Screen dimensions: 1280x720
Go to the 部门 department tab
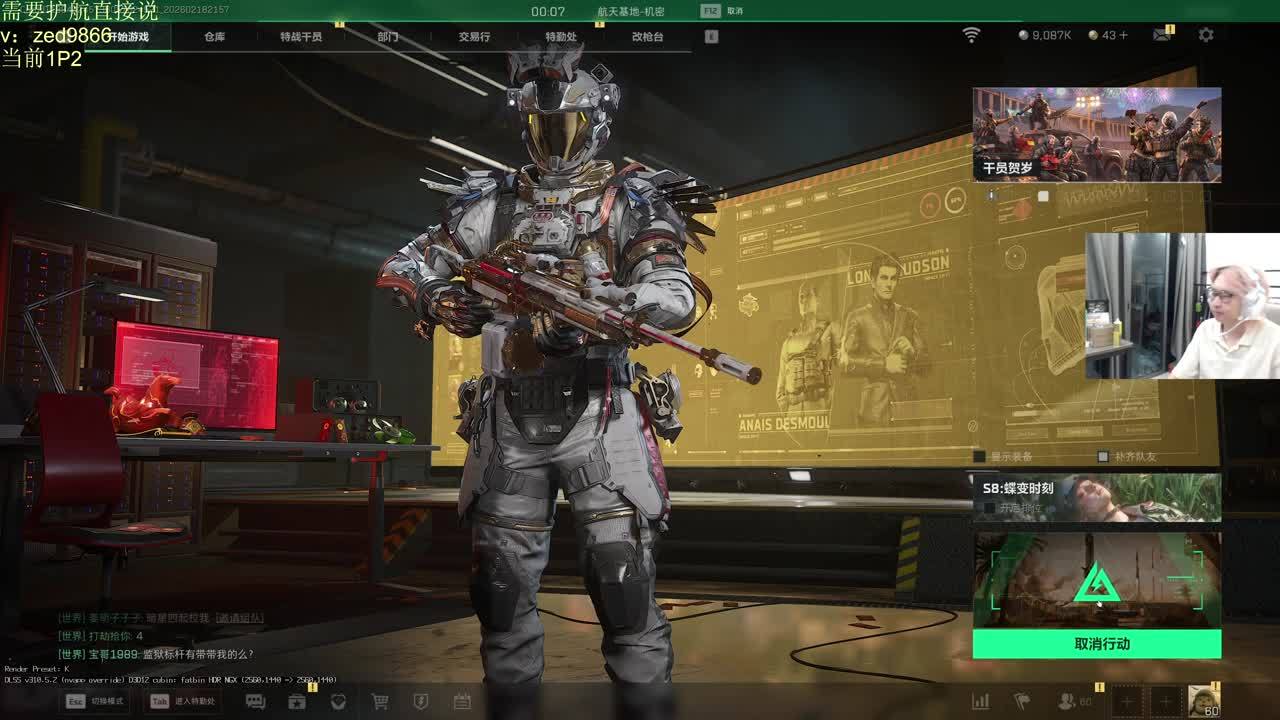[388, 37]
